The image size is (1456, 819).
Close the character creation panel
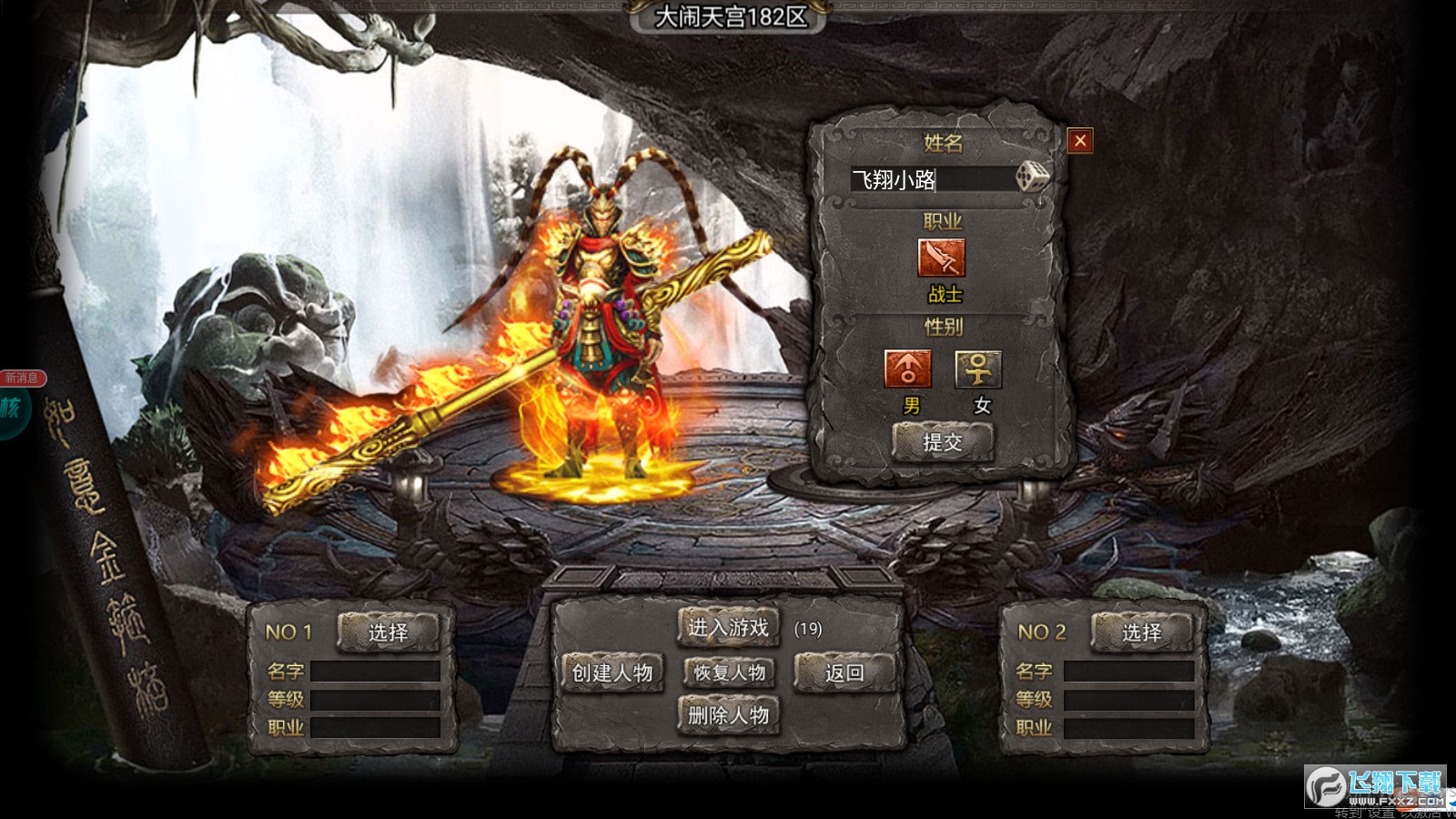click(1080, 141)
